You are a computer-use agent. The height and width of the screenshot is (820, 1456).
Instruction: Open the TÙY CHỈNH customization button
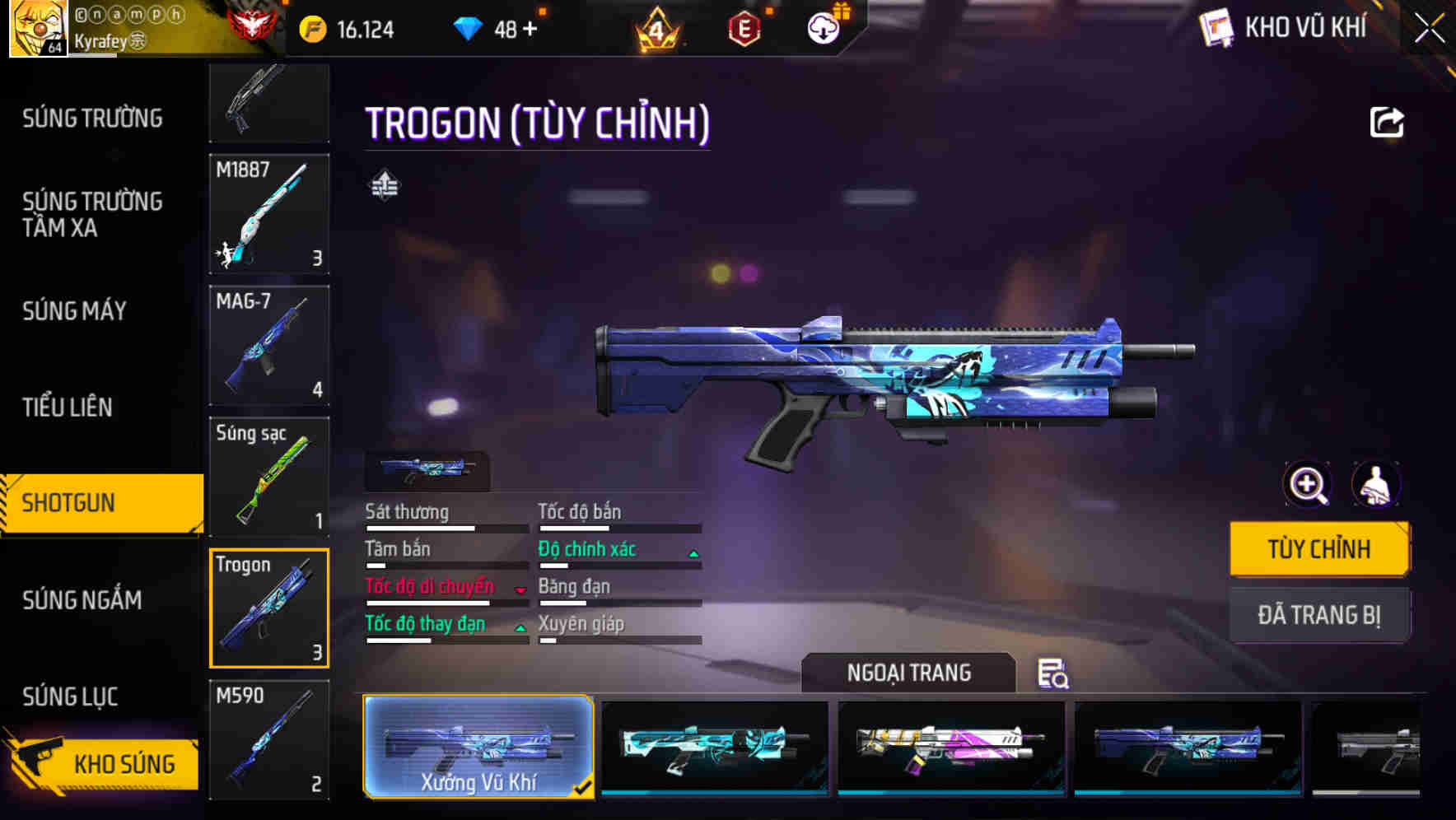coord(1318,549)
